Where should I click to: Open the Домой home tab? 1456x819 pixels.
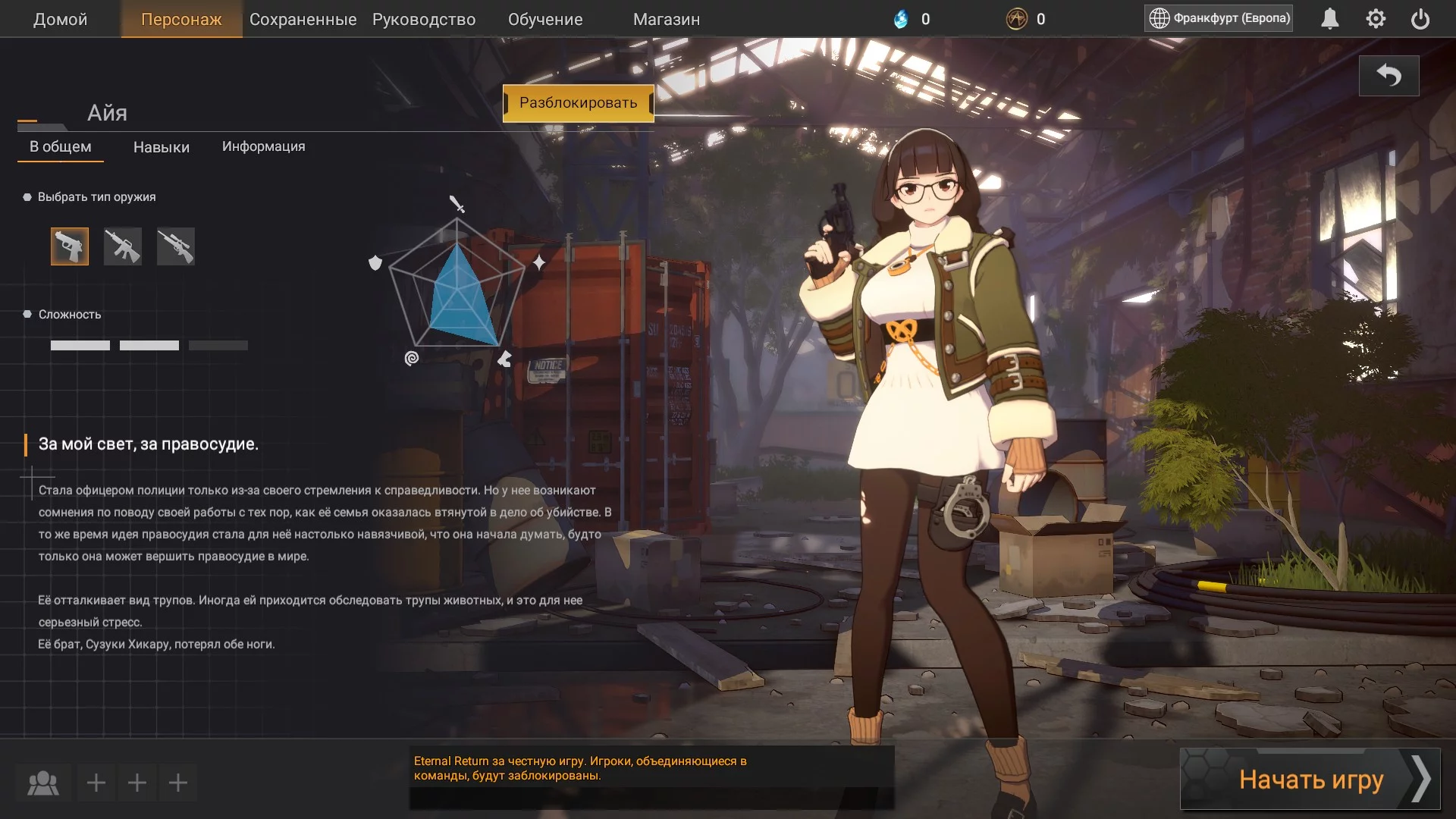point(60,20)
